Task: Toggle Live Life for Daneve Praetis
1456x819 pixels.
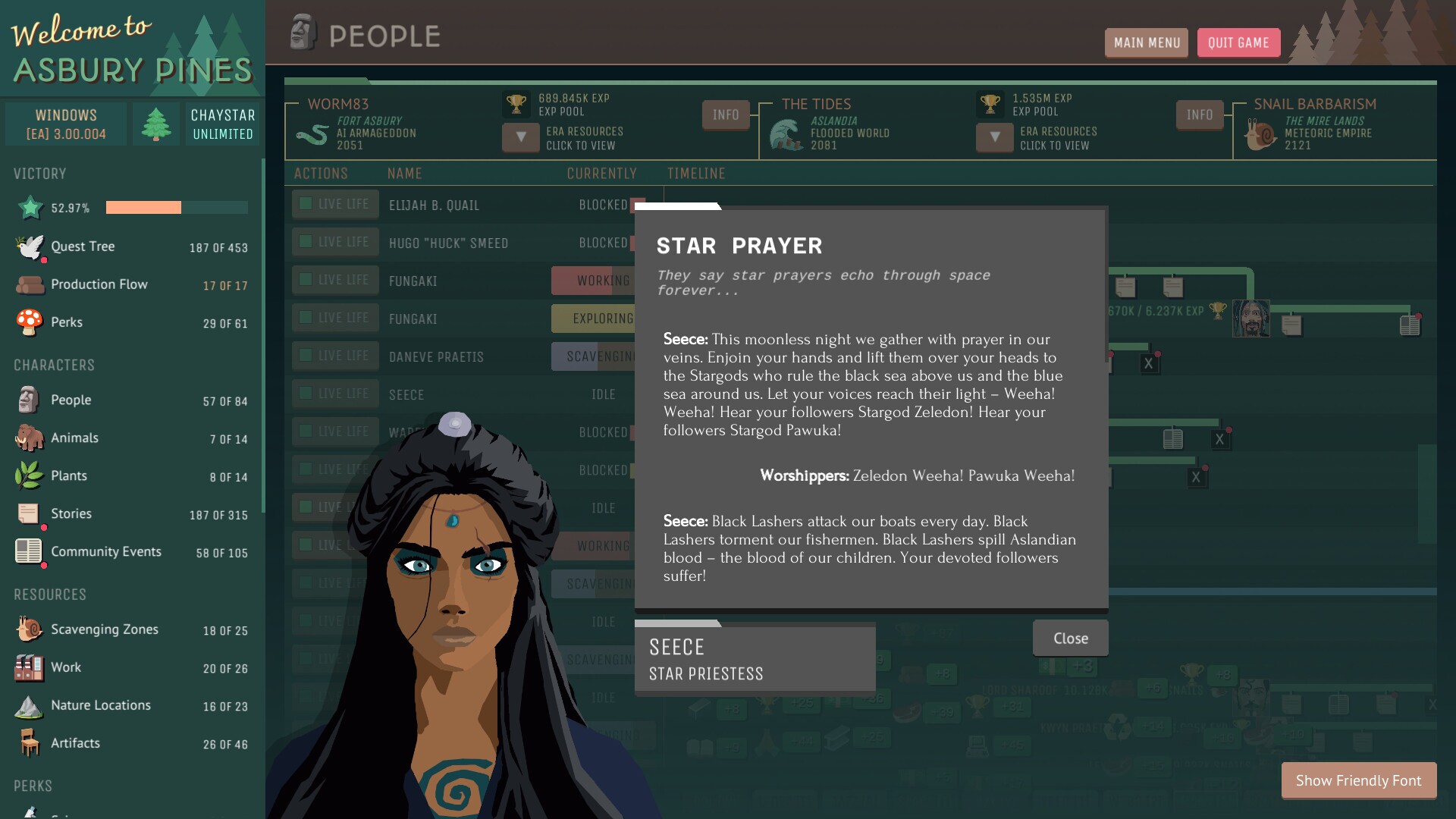Action: point(306,355)
